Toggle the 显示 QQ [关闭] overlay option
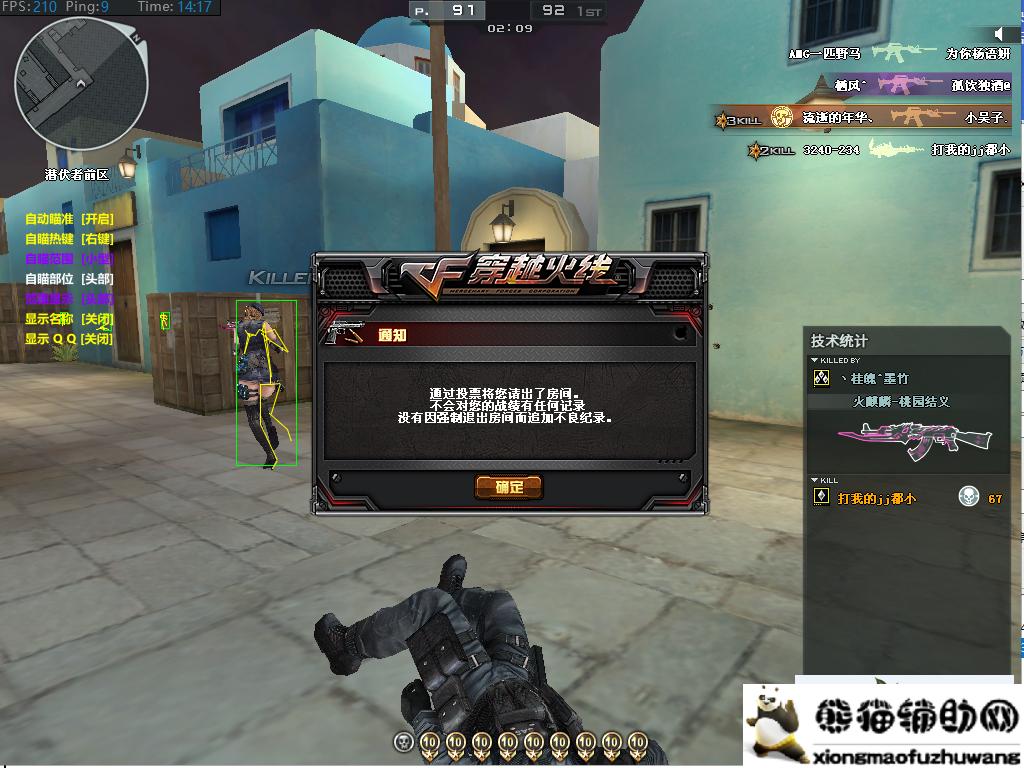The image size is (1024, 768). tap(69, 339)
